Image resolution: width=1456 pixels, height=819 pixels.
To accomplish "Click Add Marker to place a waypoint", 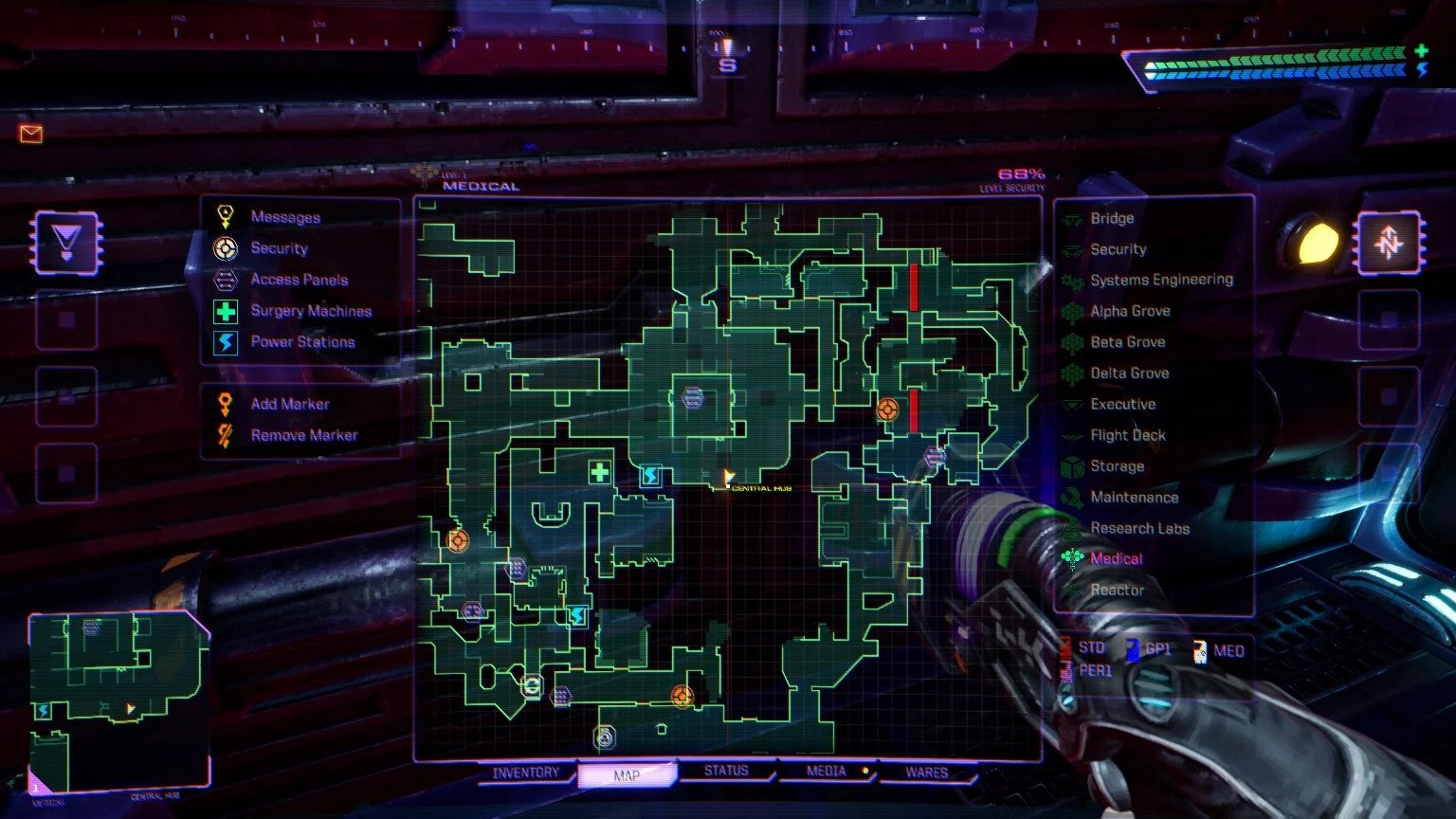I will [x=289, y=403].
